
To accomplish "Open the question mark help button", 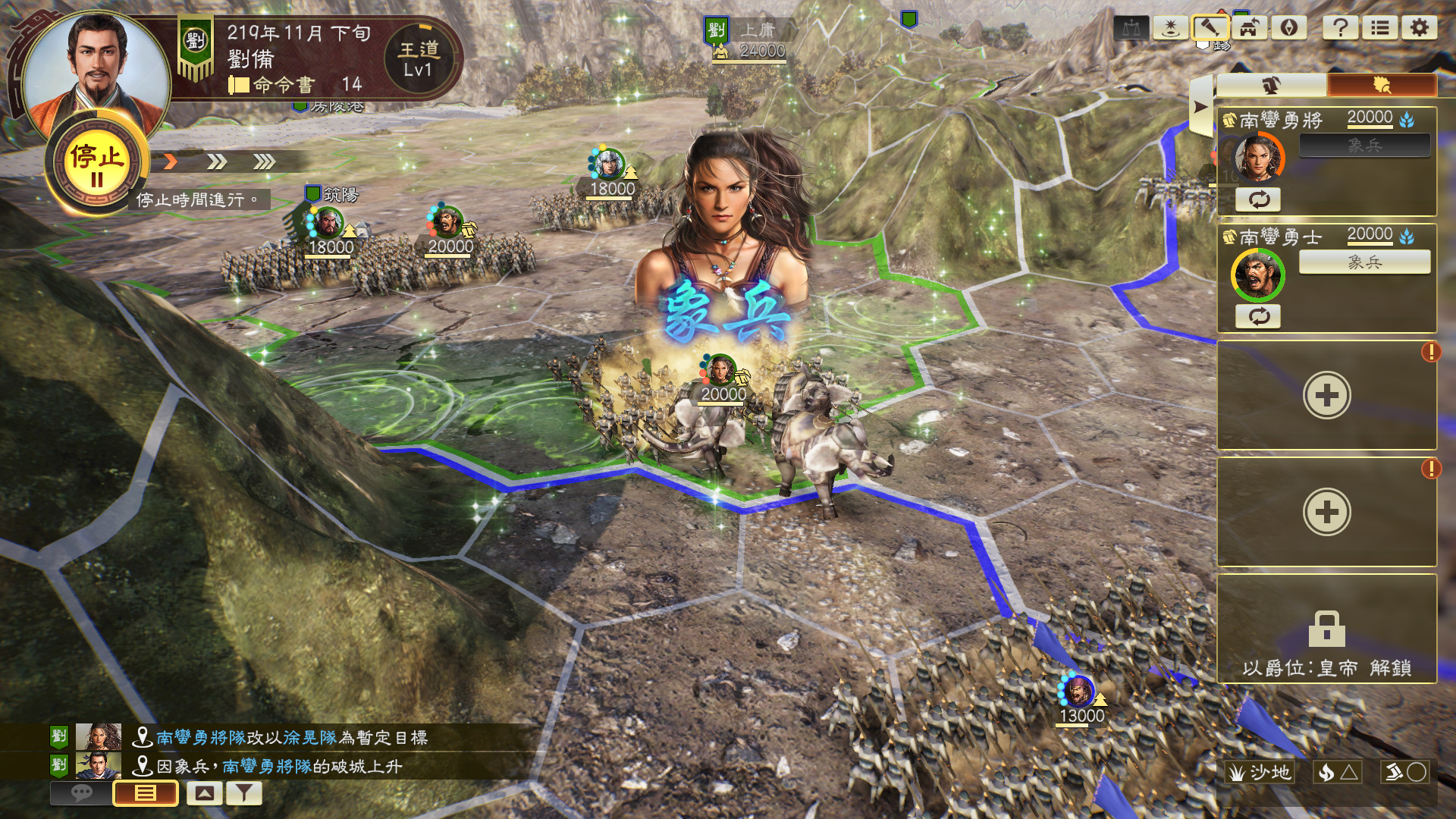I will point(1340,28).
